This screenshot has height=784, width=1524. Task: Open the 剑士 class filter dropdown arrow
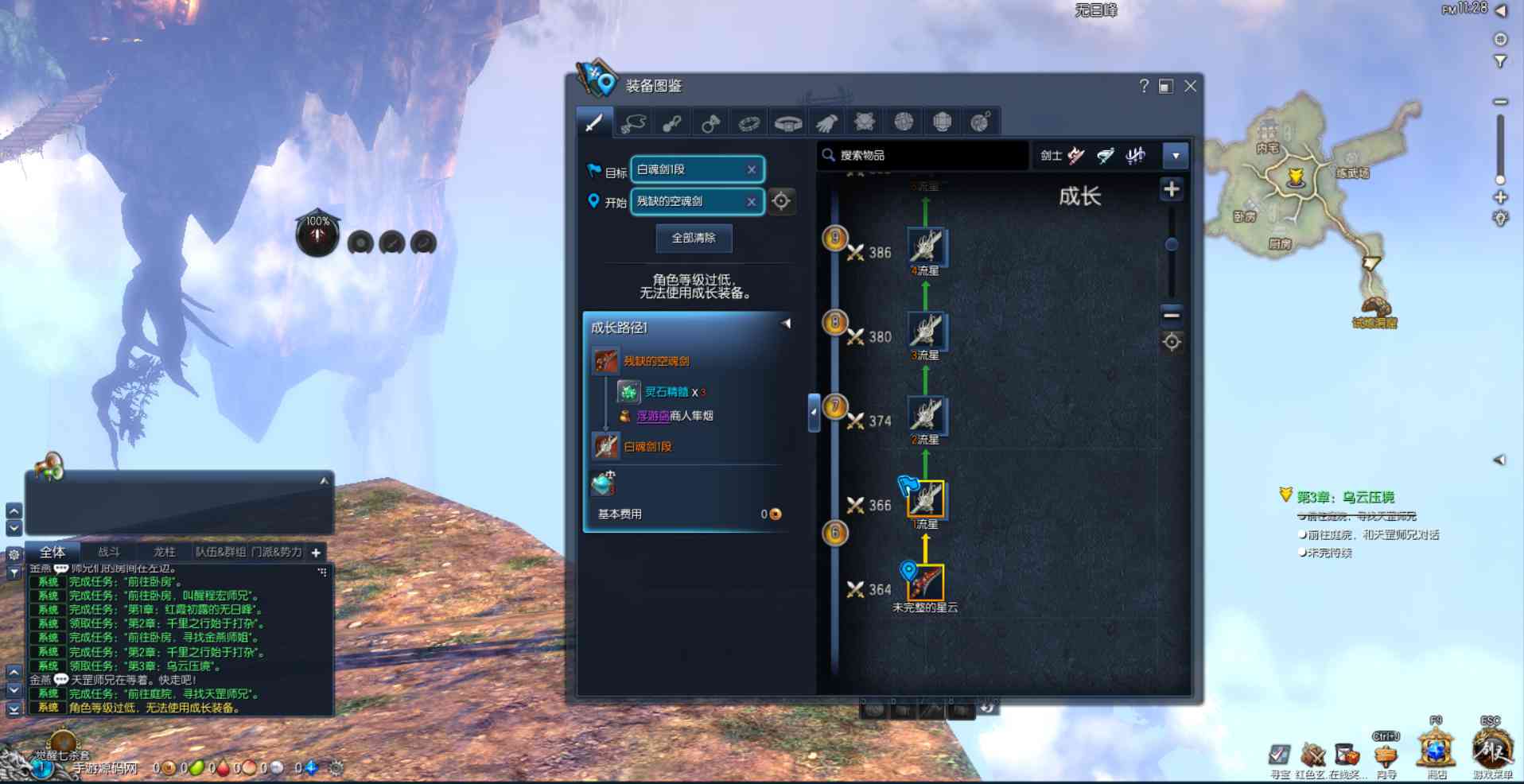coord(1175,156)
